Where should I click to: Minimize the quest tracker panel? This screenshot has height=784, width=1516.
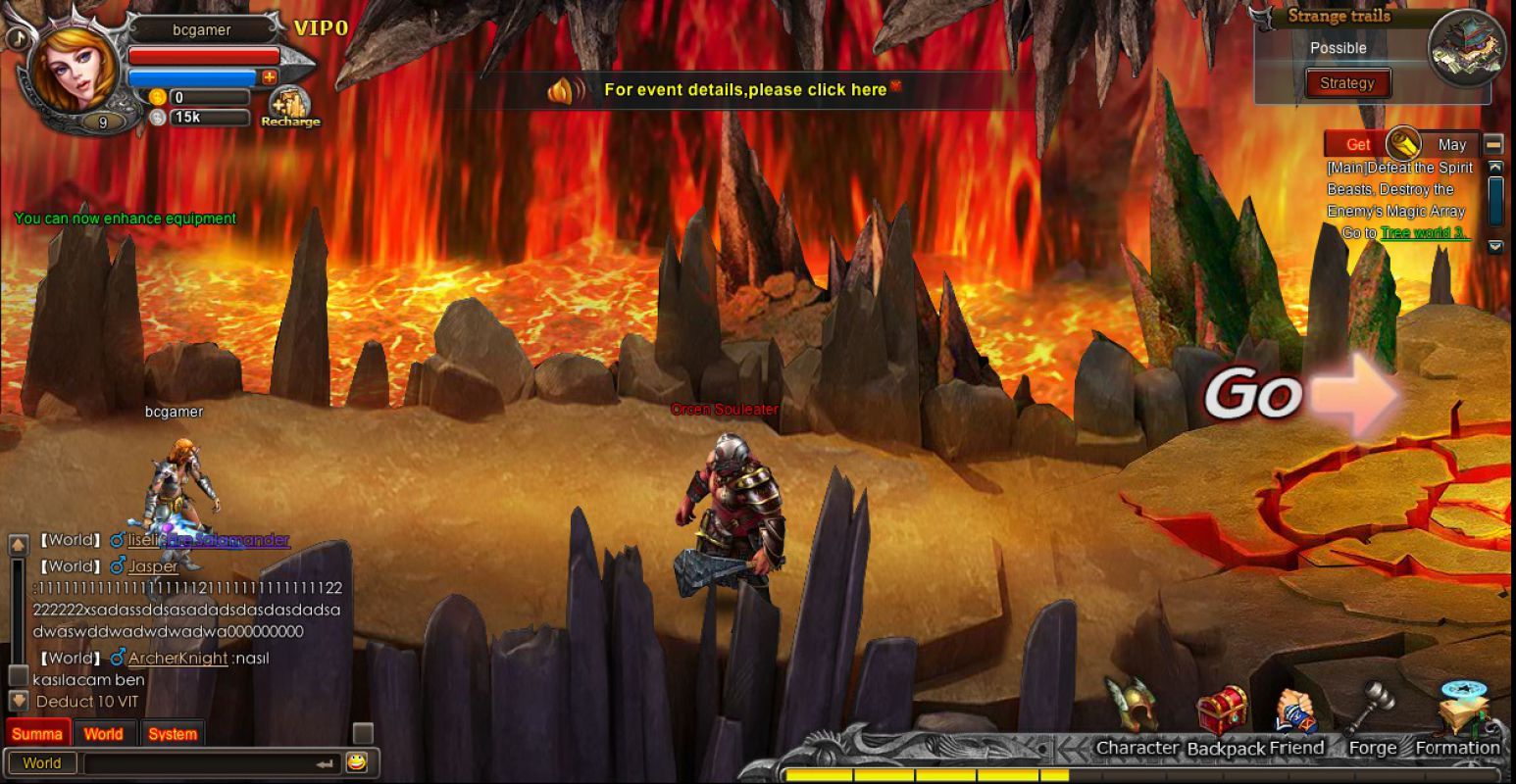click(x=1493, y=144)
